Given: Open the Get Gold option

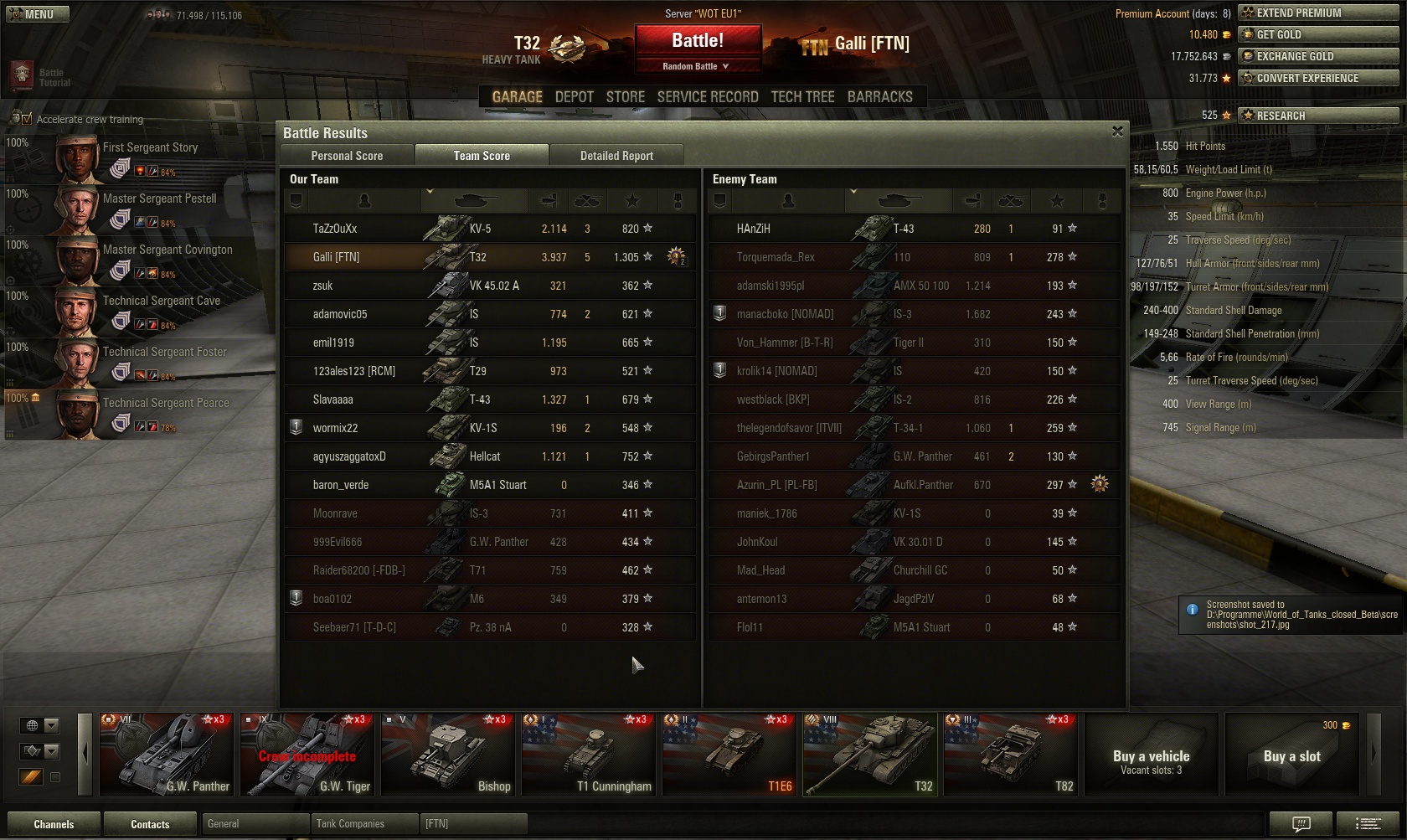Looking at the screenshot, I should coord(1318,34).
